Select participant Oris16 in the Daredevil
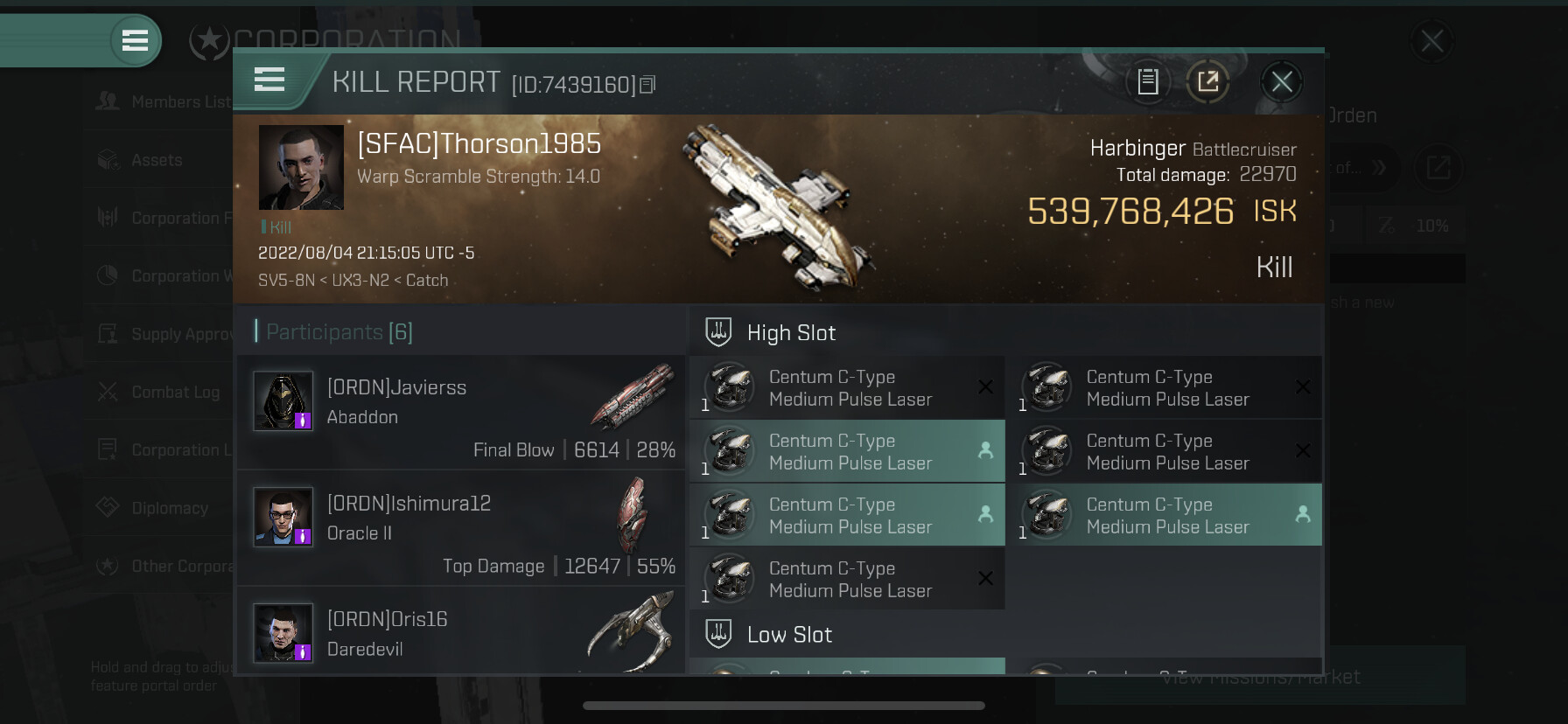This screenshot has width=1568, height=724. point(460,633)
